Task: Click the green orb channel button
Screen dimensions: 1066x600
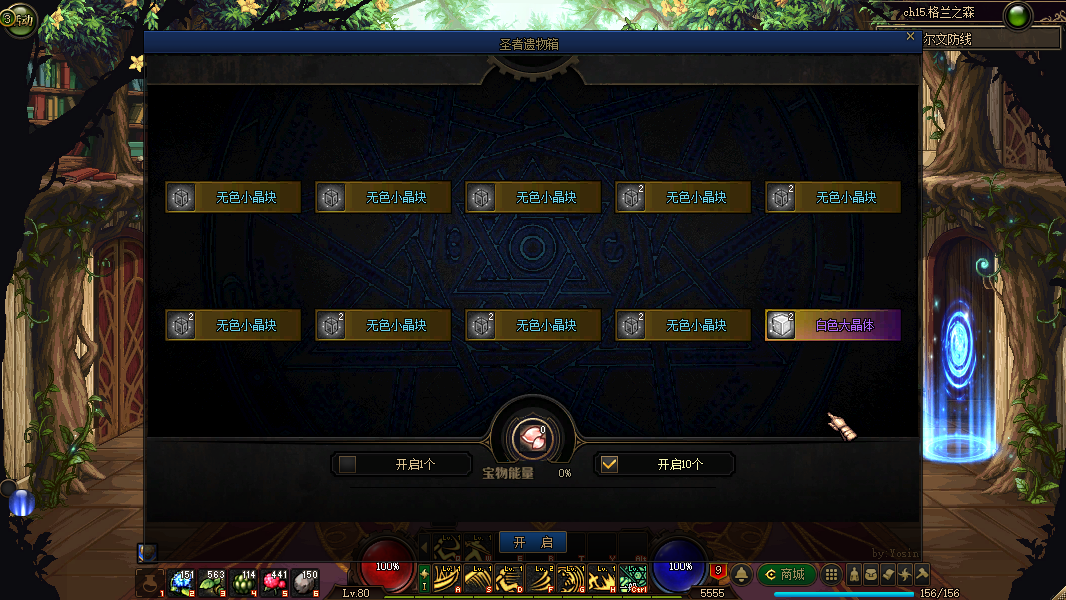Action: 1018,16
